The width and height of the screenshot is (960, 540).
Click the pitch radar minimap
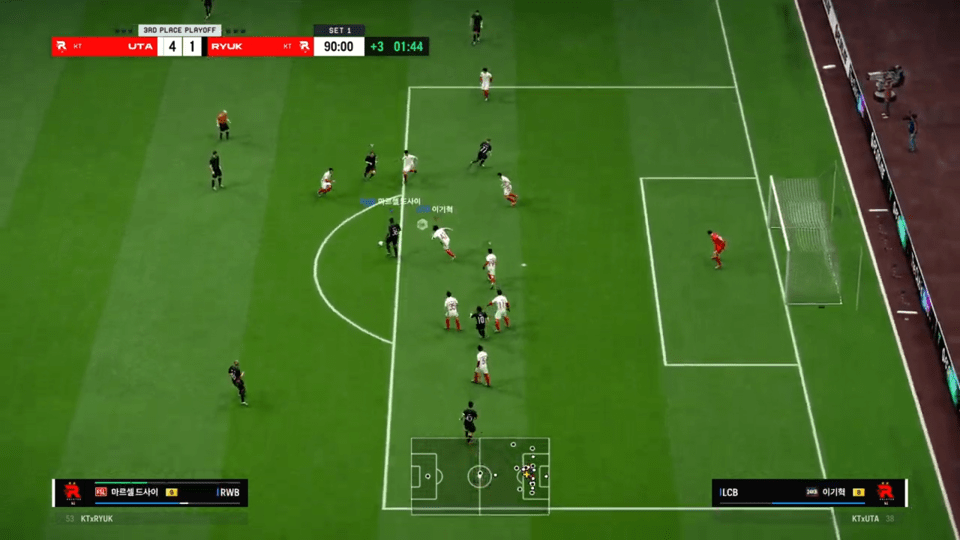coord(479,476)
